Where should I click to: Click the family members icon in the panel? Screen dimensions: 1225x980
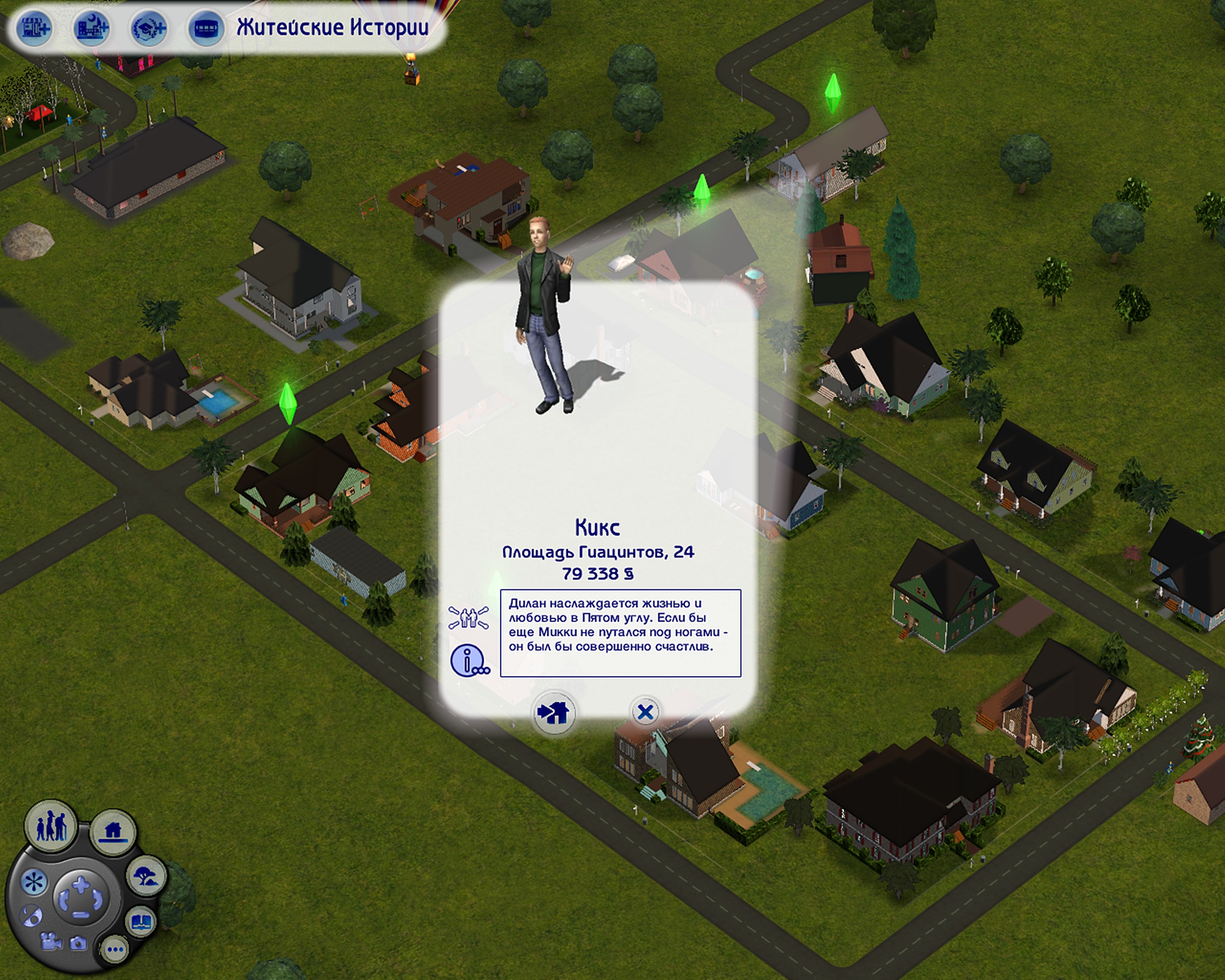pos(468,618)
